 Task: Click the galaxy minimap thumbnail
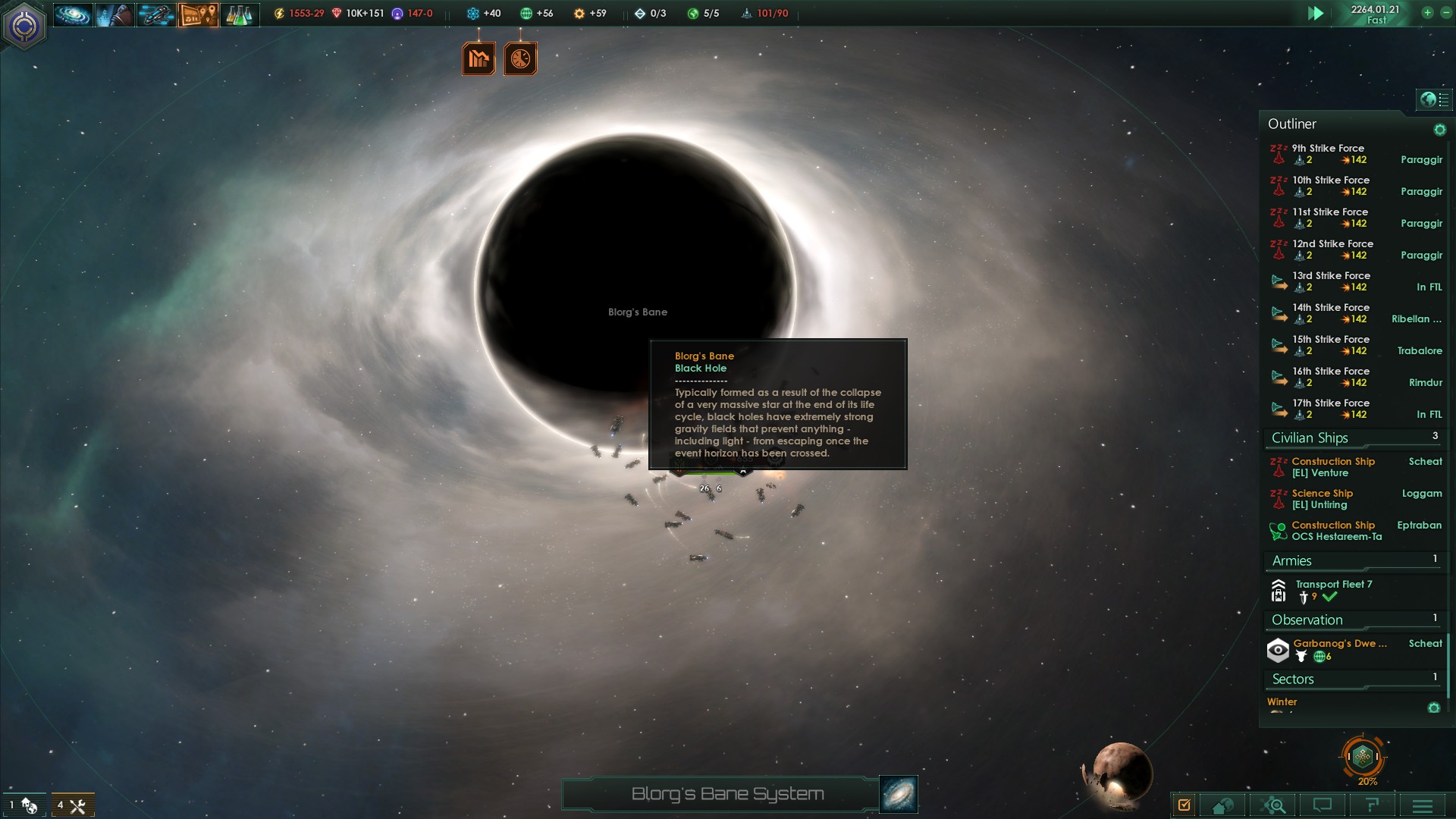[897, 794]
